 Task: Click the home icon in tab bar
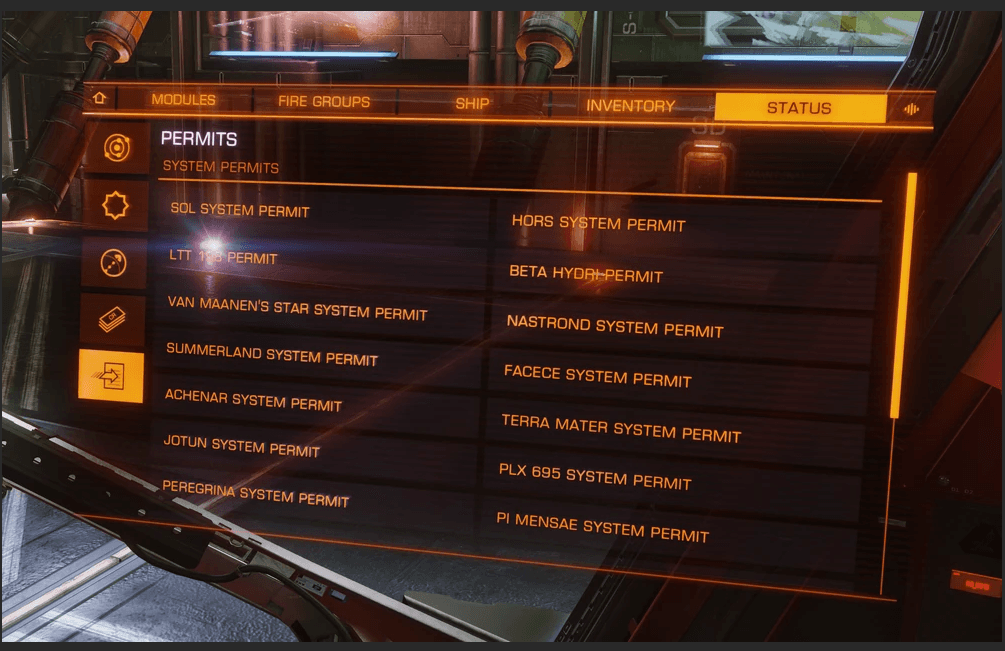(99, 98)
